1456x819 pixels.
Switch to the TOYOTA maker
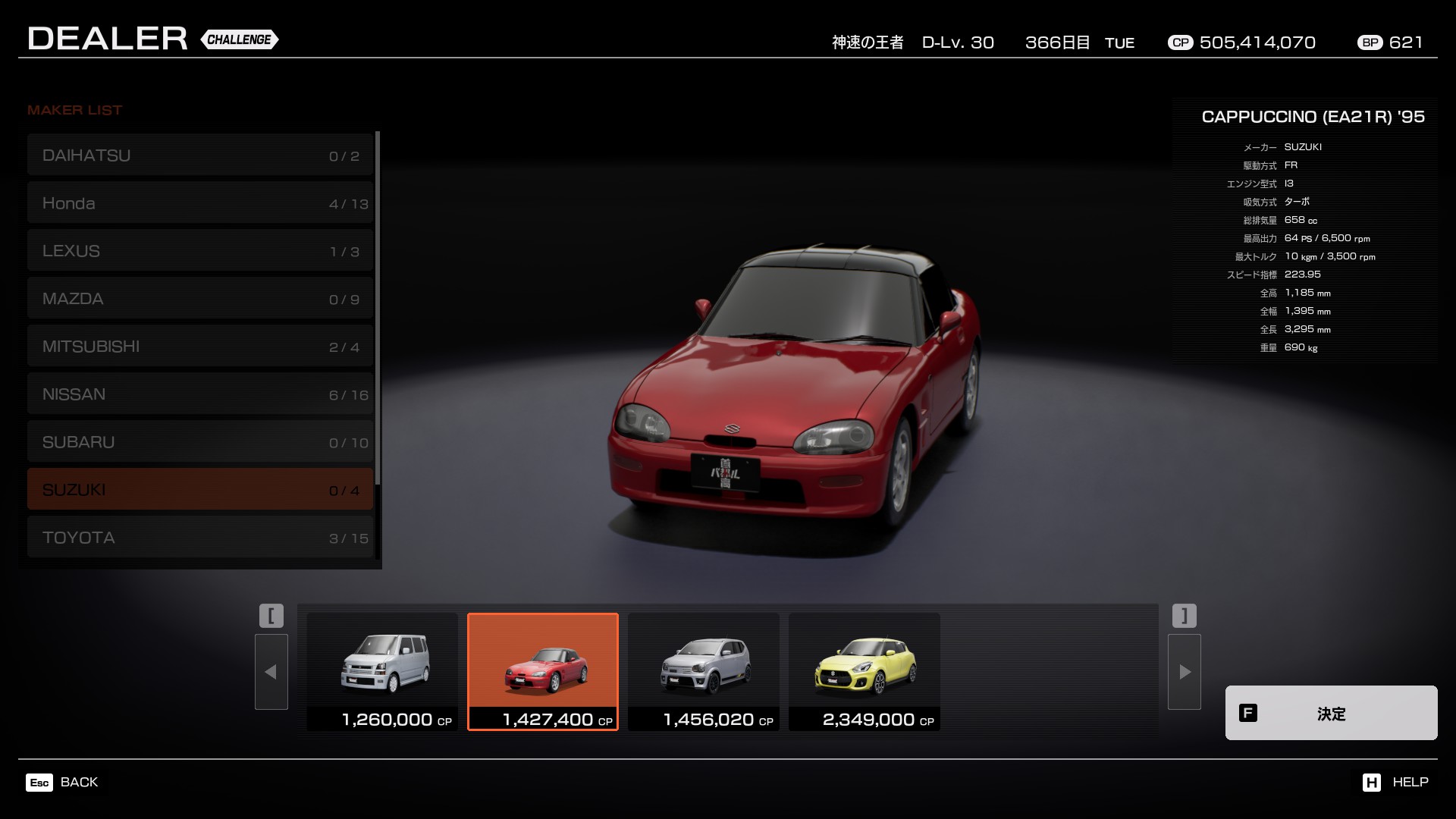coord(200,538)
